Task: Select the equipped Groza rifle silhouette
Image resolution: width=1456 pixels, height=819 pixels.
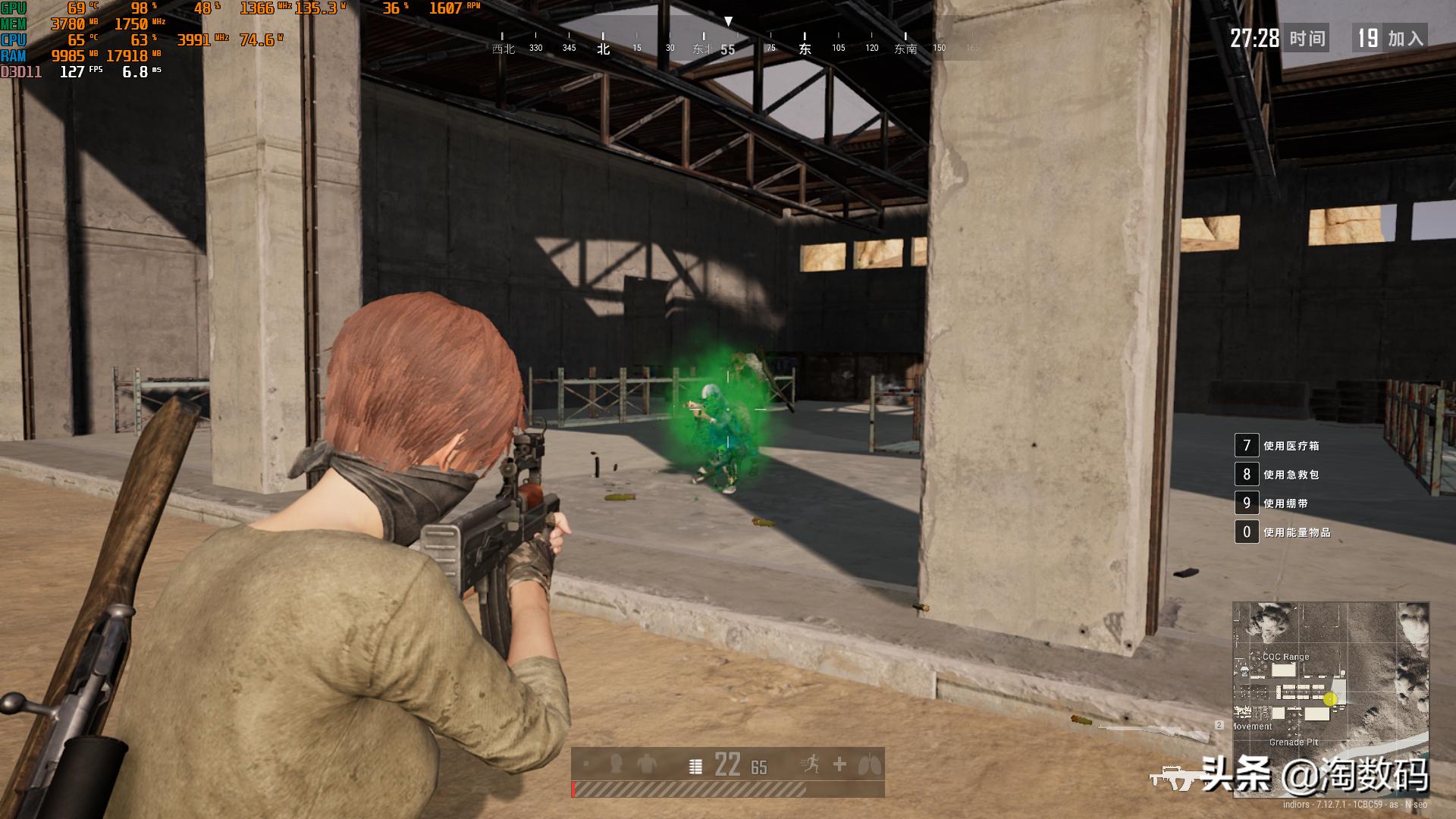Action: [1174, 777]
